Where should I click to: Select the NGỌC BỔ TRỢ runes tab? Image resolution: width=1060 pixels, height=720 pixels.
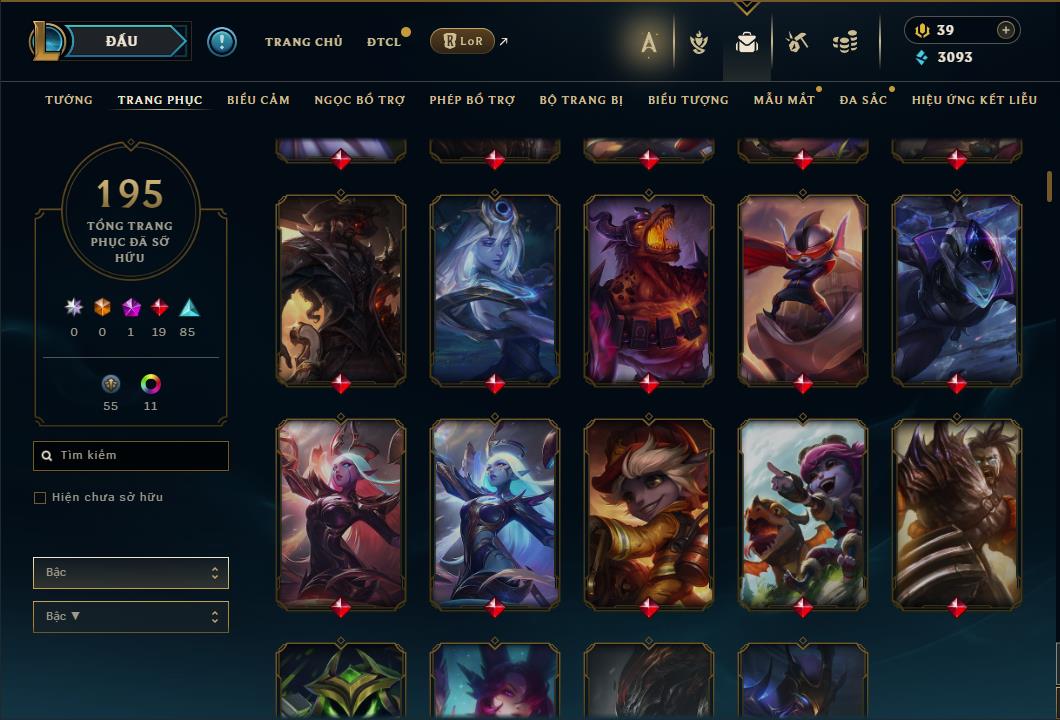(359, 100)
